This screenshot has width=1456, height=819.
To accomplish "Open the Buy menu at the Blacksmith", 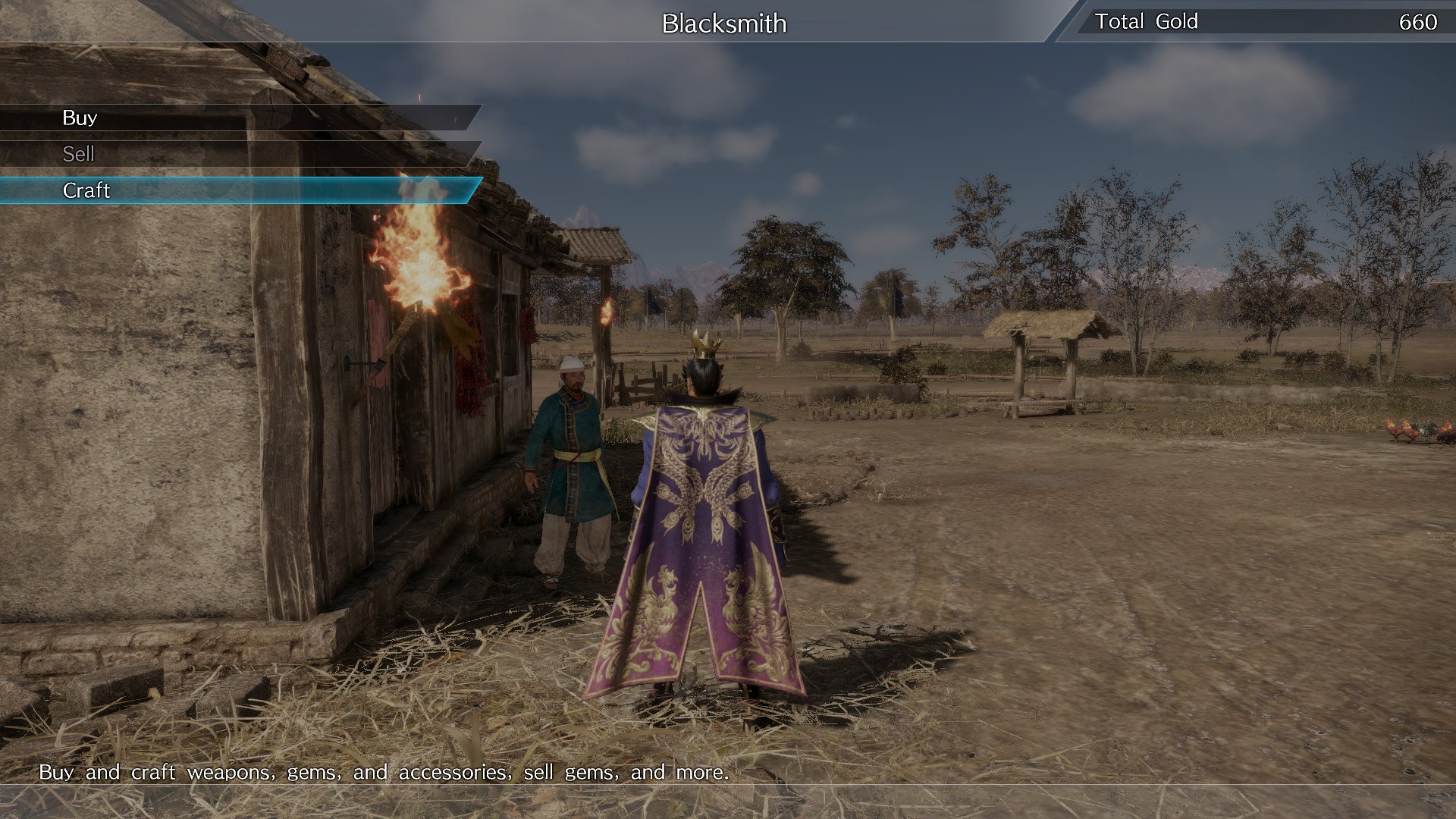I will [80, 118].
